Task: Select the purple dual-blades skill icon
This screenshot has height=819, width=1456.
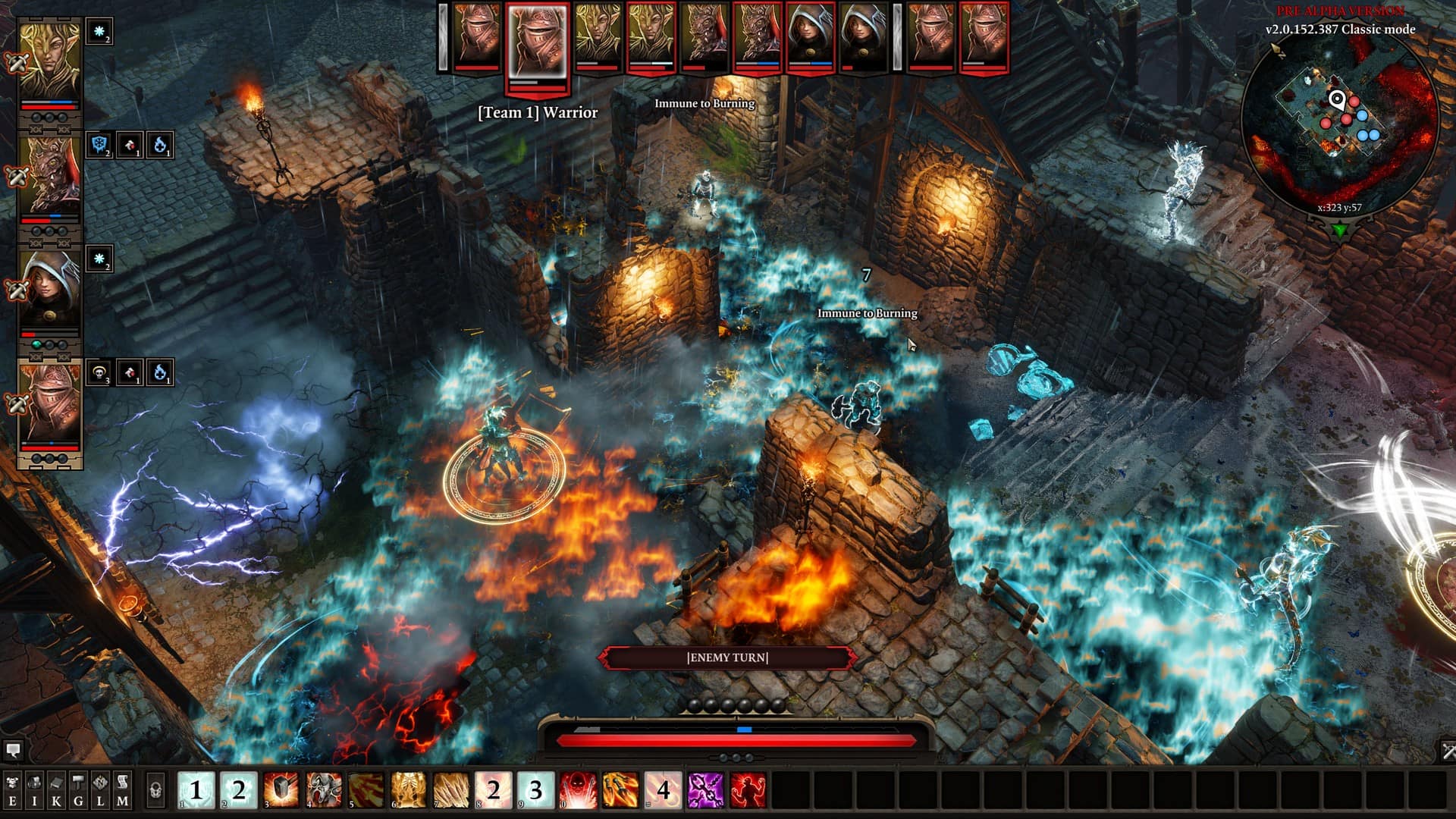Action: pyautogui.click(x=708, y=789)
